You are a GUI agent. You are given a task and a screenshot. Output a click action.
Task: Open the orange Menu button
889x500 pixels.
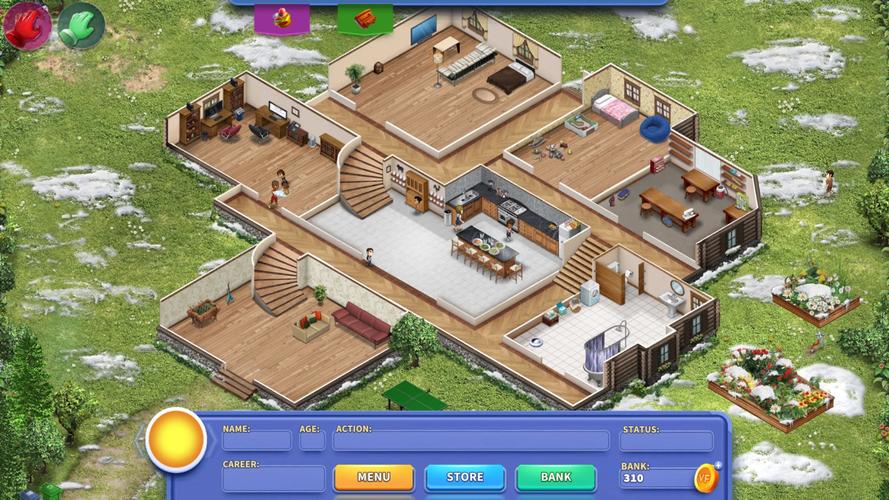pyautogui.click(x=373, y=477)
